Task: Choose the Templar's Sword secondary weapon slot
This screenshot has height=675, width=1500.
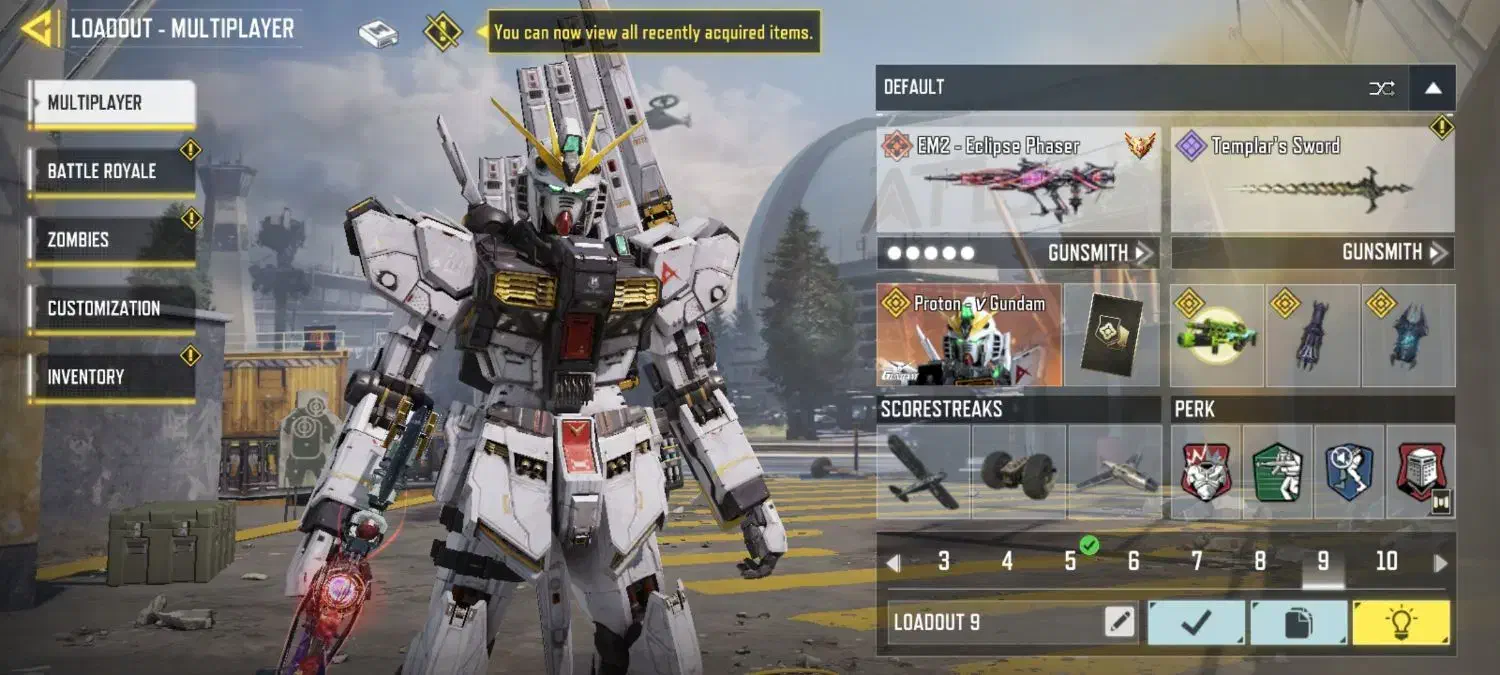Action: [1312, 181]
